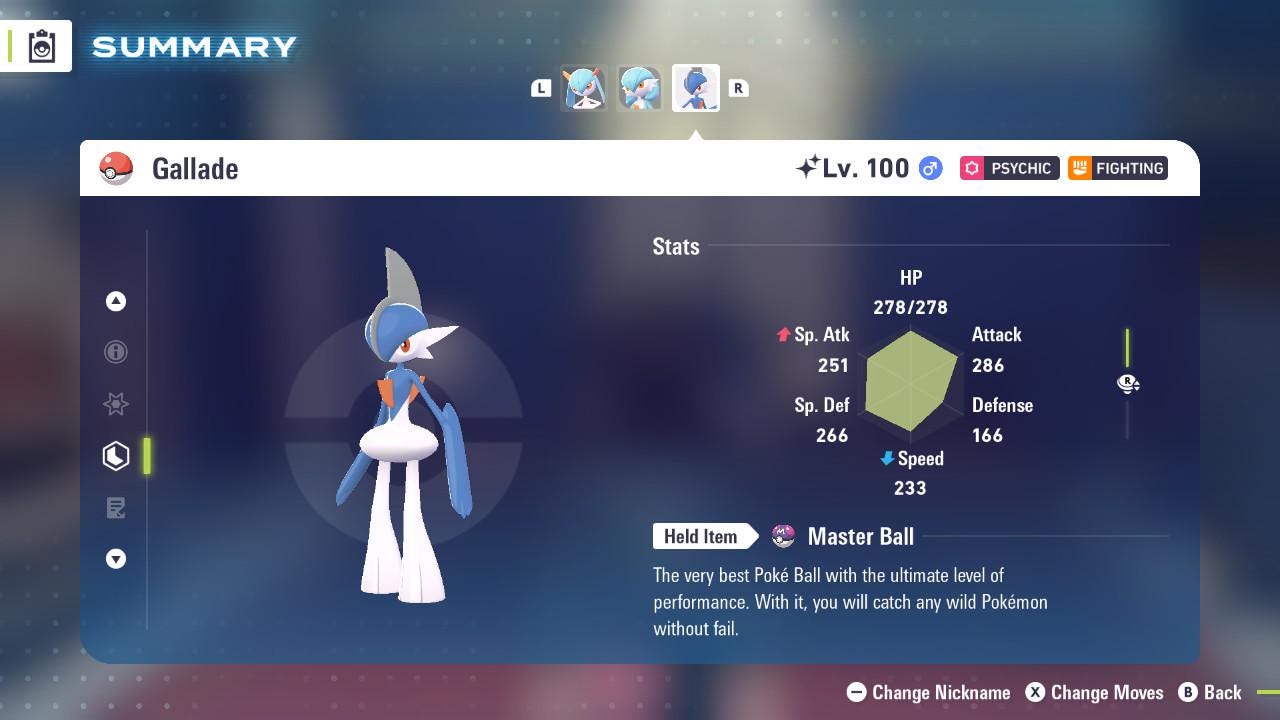
Task: Click the male gender symbol
Action: 930,168
